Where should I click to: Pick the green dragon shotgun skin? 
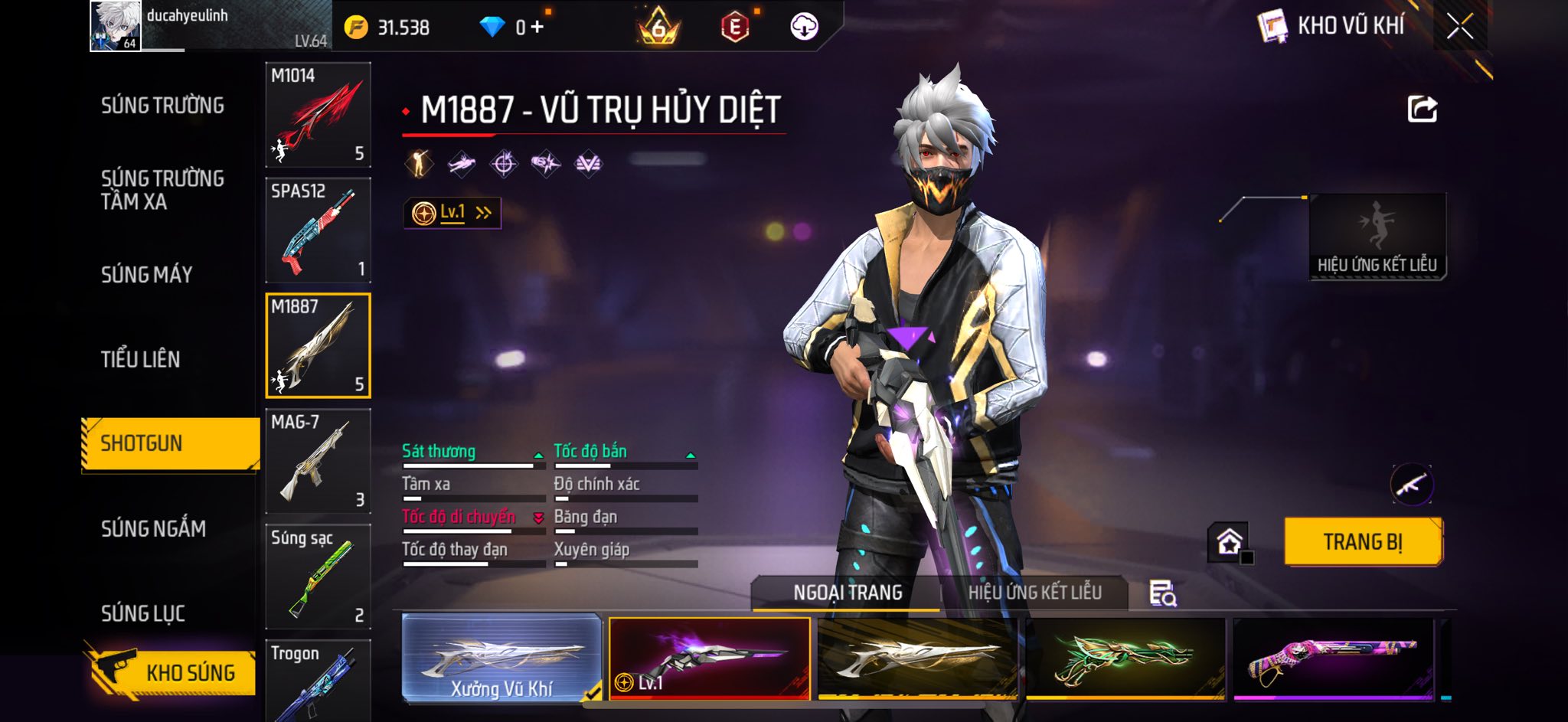(x=1125, y=658)
